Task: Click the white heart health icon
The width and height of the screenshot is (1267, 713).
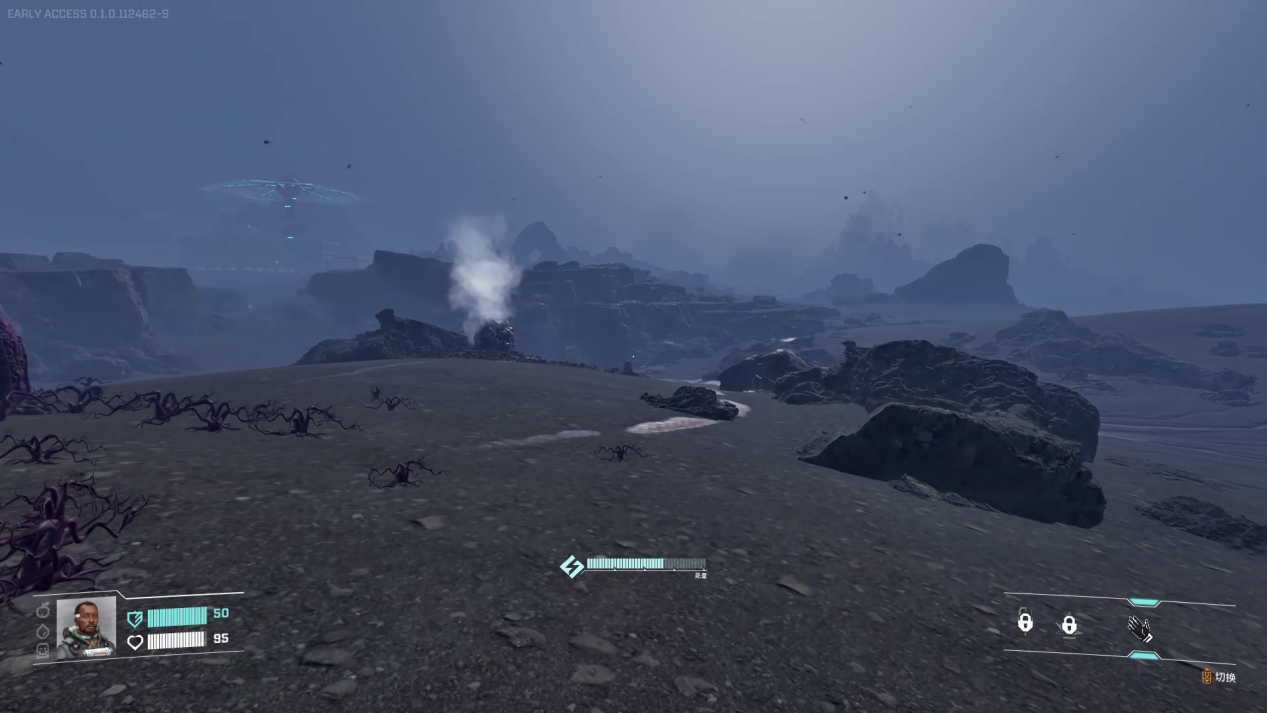Action: click(135, 641)
